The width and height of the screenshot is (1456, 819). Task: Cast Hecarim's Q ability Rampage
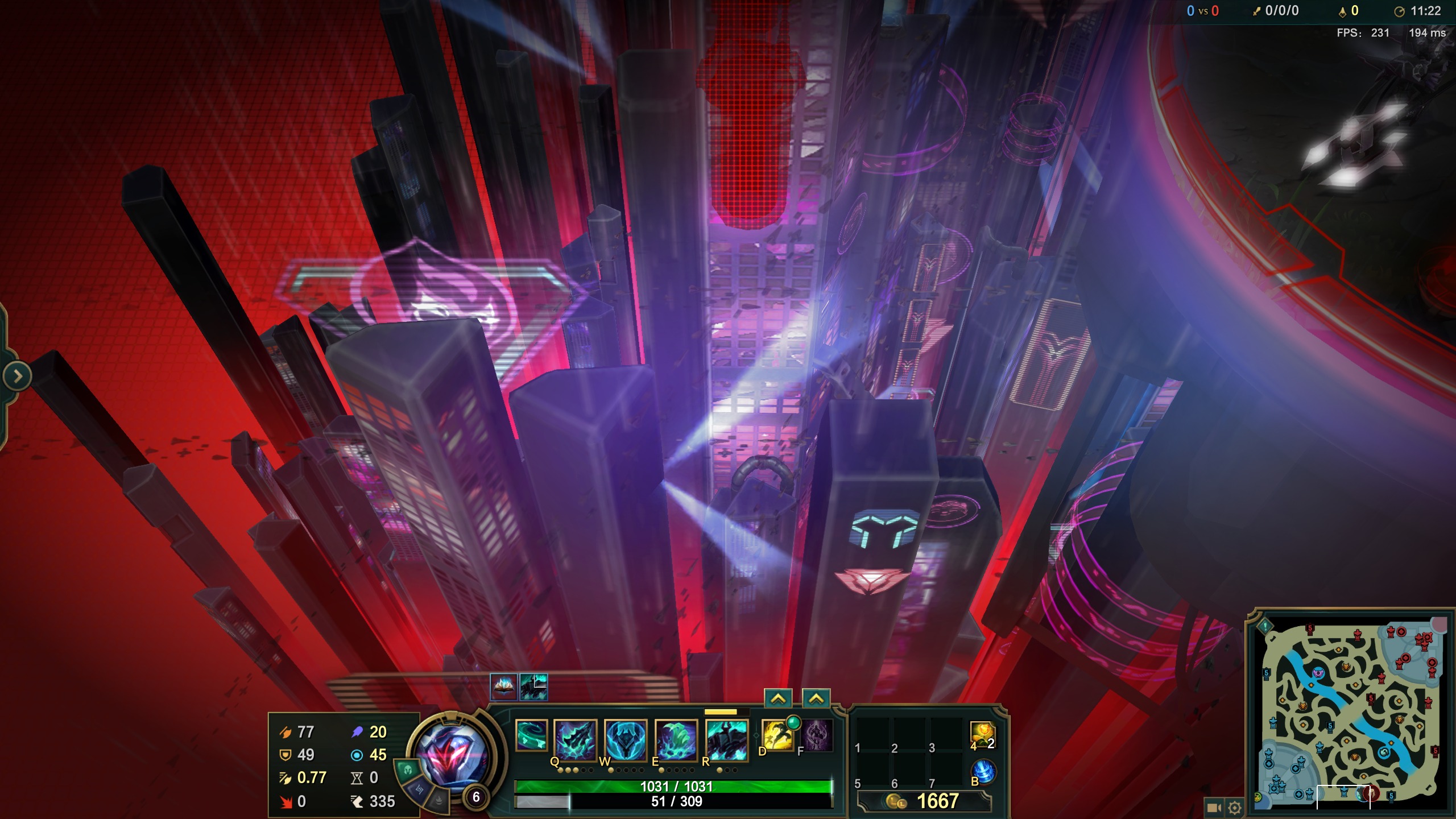(575, 739)
